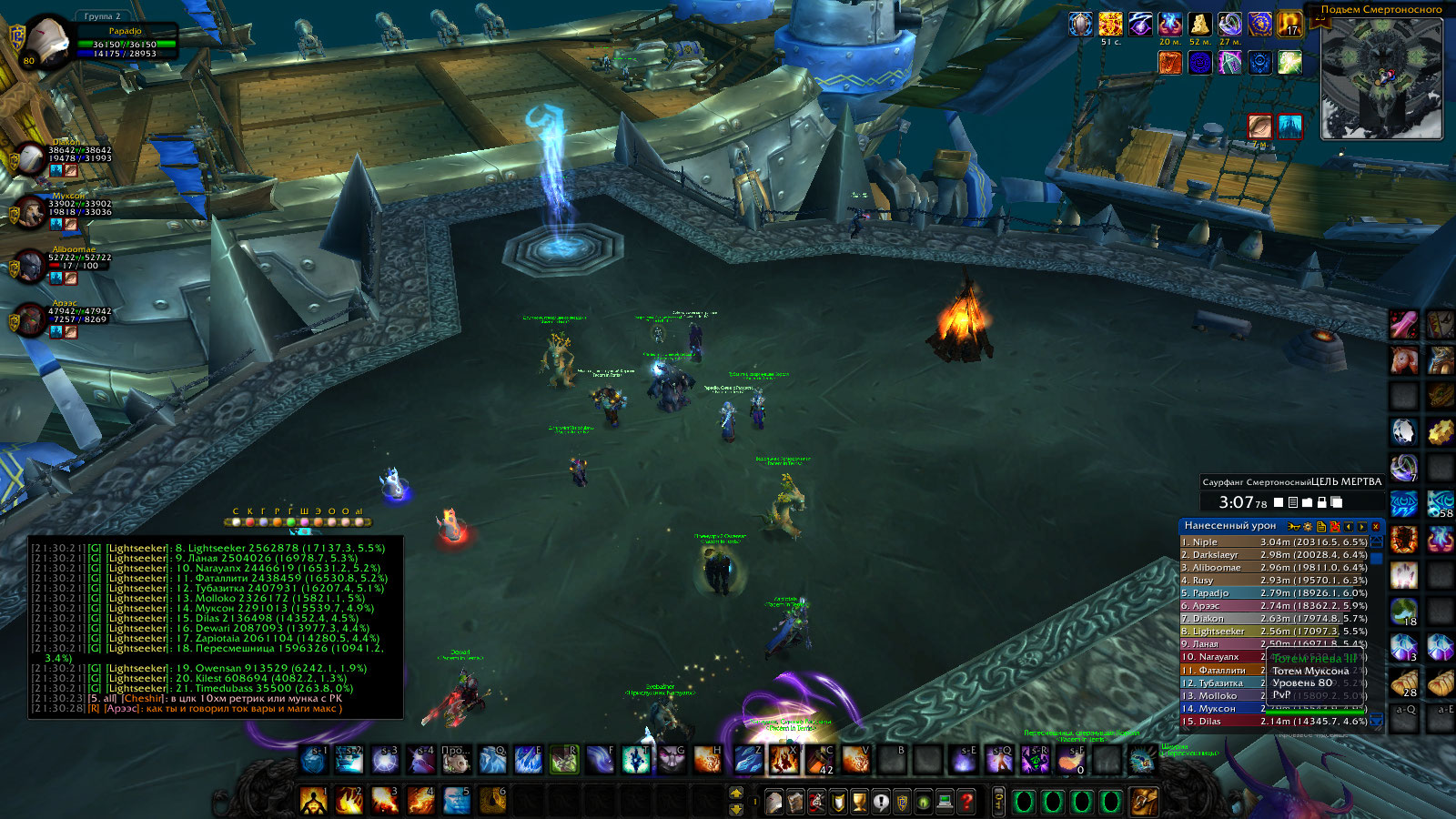Click the keyring button beside bags

pos(998,802)
